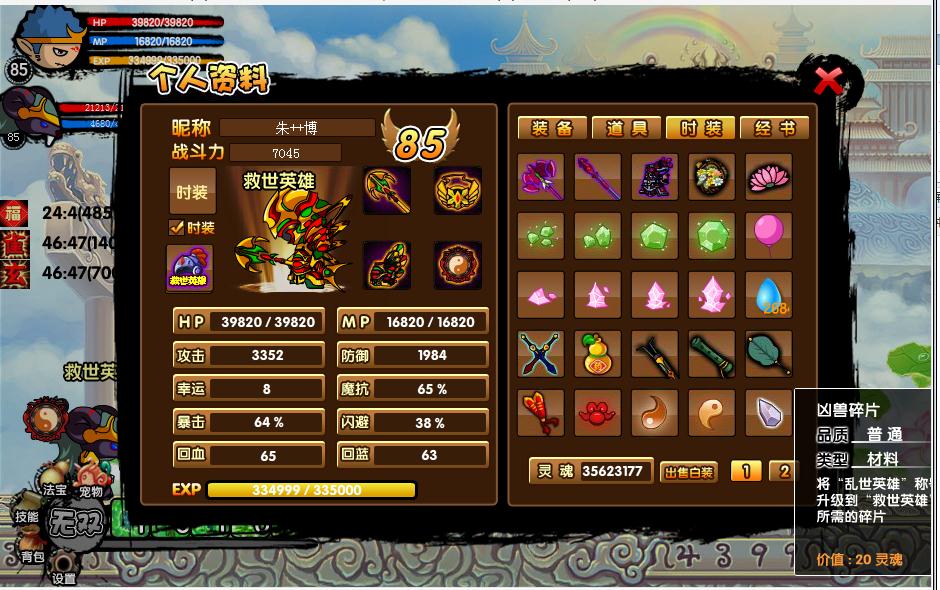Choose the crossed blue swords item
Screen dimensions: 940x590
coord(541,354)
